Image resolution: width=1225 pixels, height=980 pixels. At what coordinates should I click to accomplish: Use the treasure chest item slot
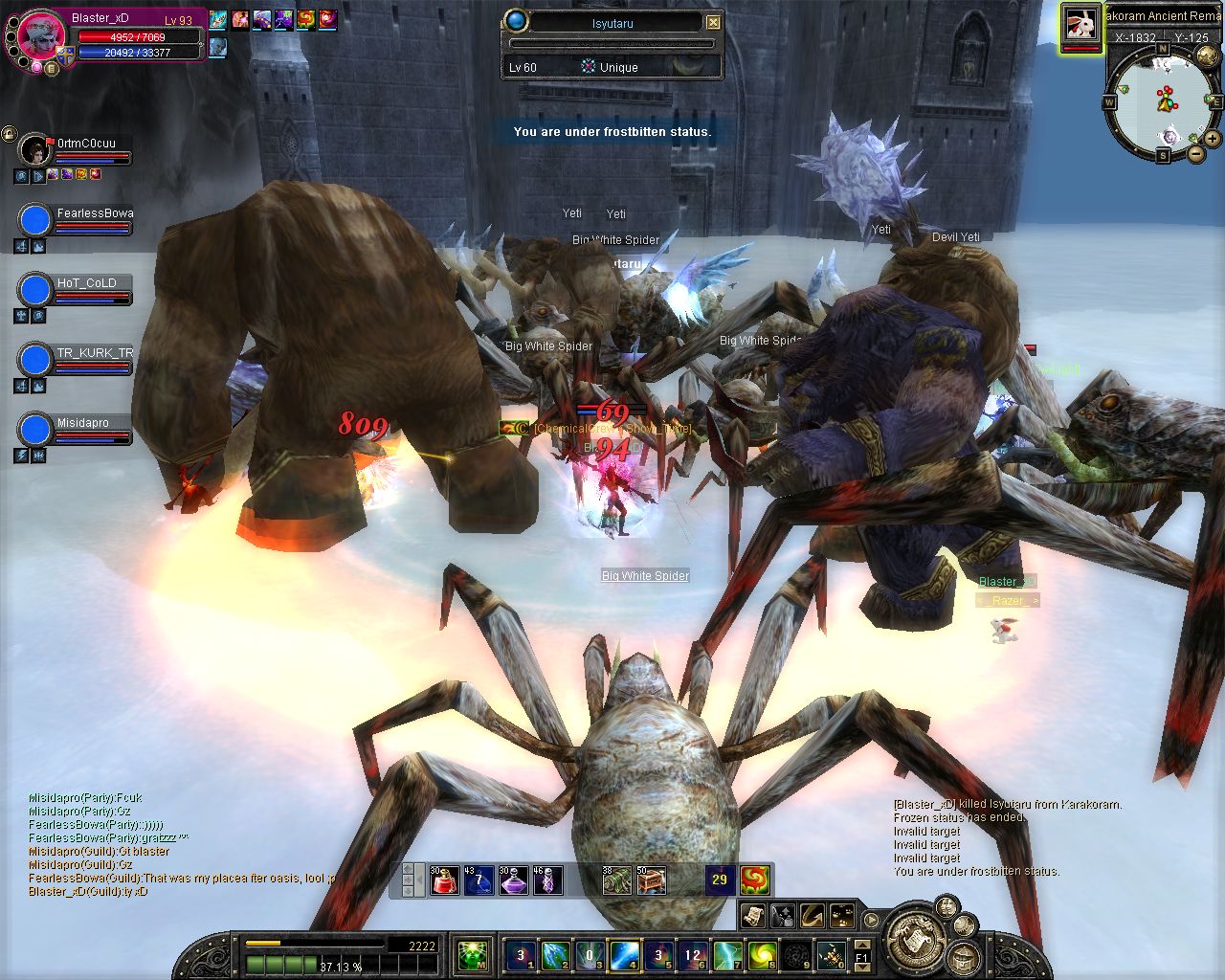click(651, 880)
